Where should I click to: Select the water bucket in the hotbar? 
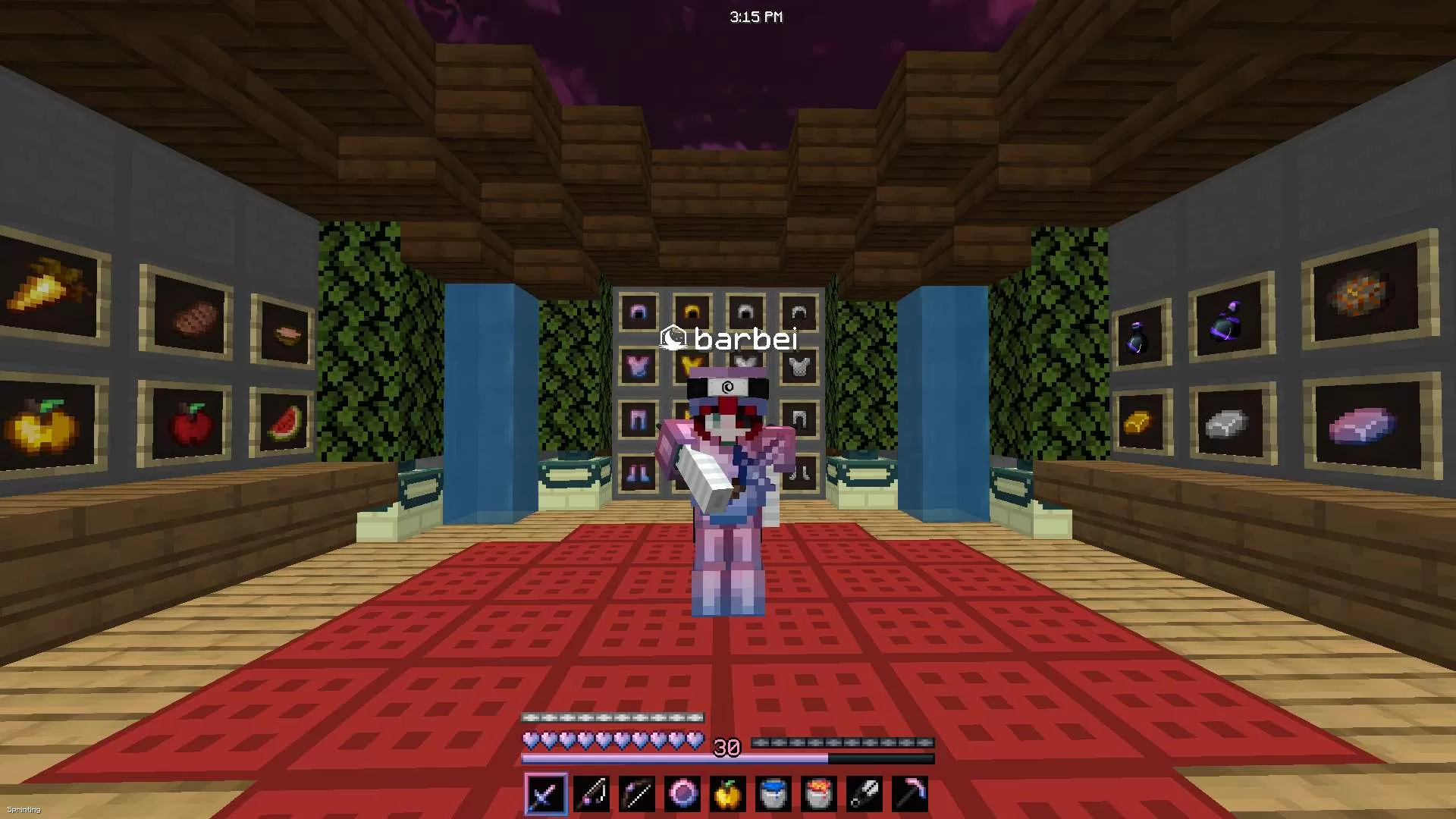tap(773, 792)
